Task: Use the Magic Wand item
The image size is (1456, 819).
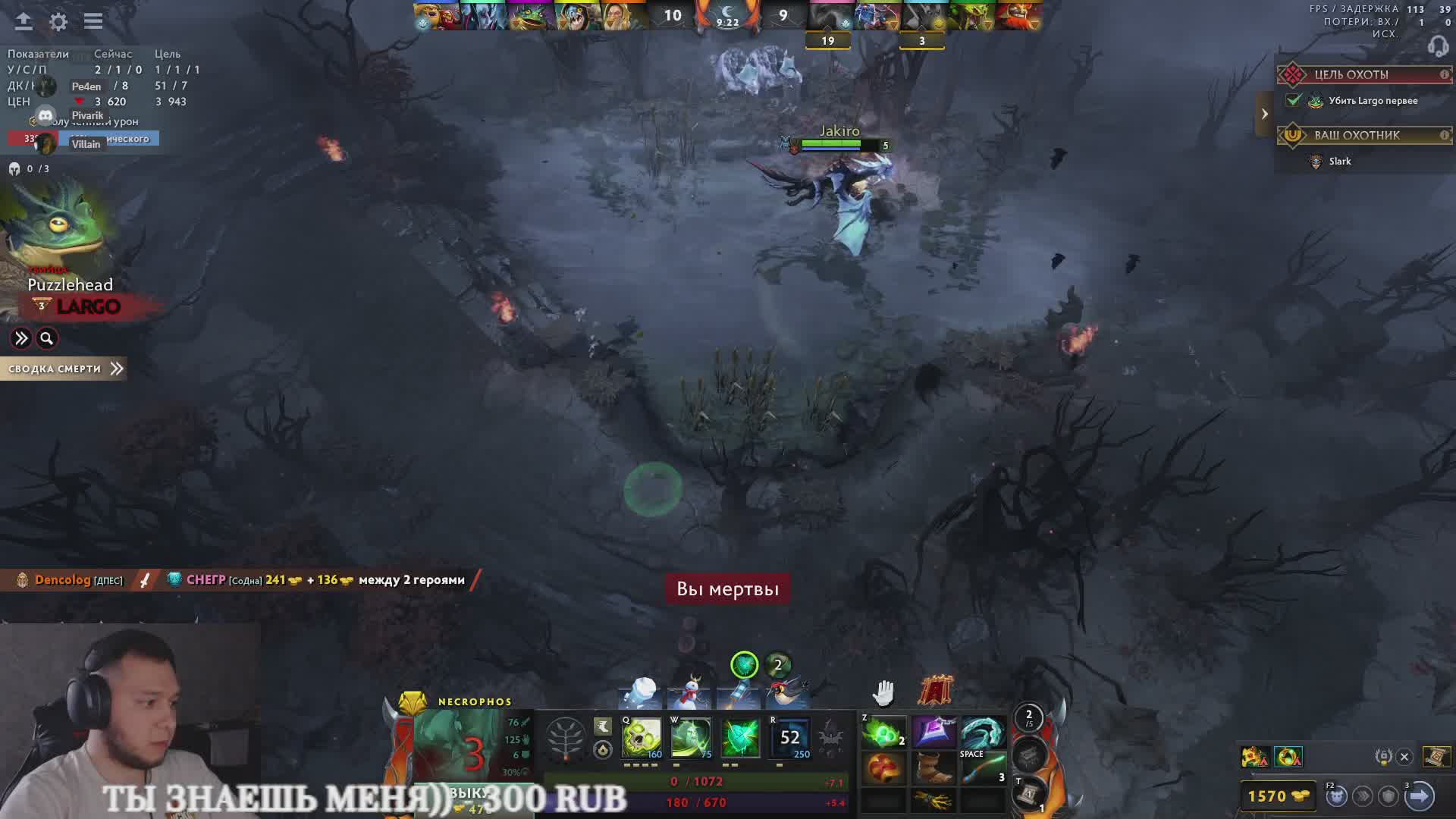Action: tap(984, 769)
